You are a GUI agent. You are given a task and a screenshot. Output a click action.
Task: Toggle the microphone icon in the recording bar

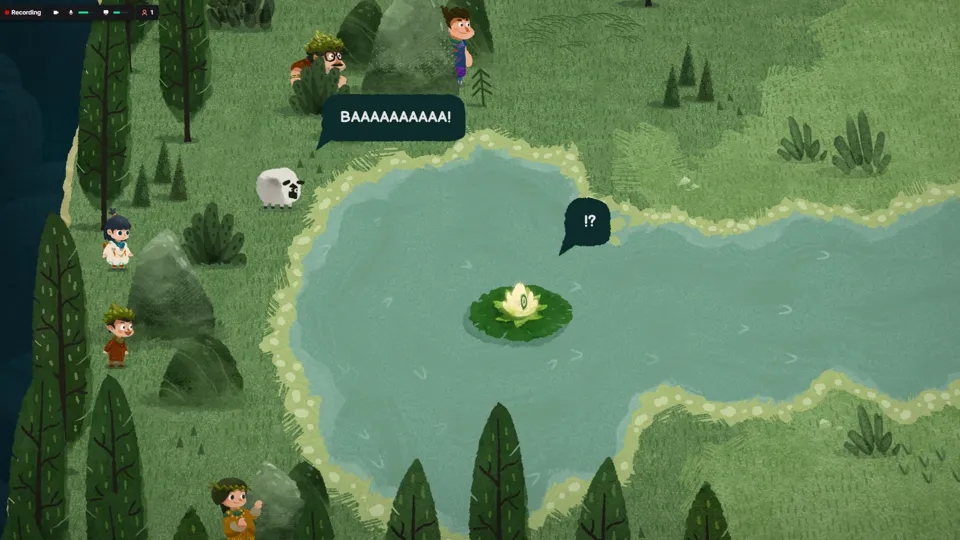(71, 12)
